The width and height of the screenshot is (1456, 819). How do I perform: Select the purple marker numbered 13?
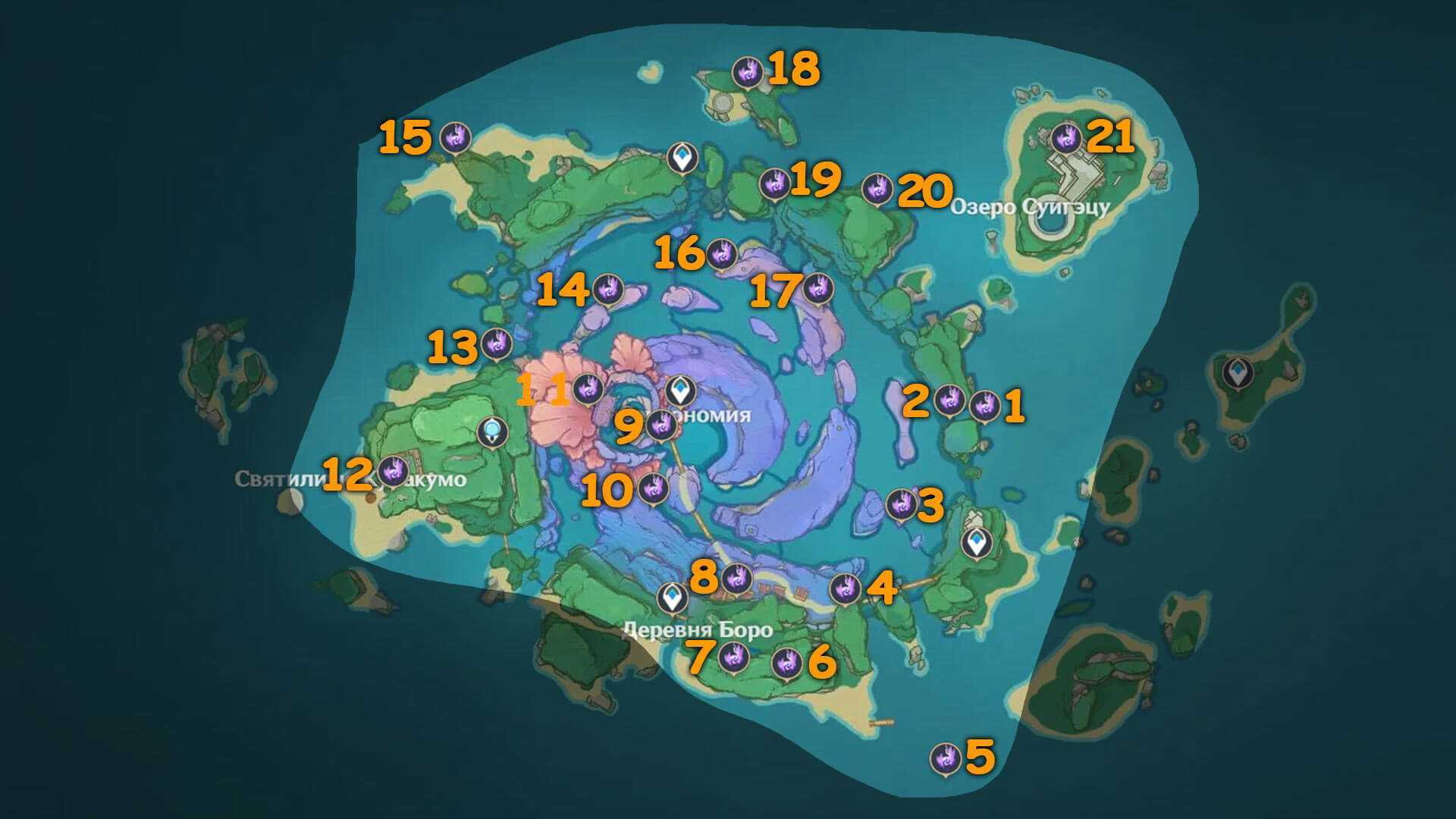pos(497,343)
